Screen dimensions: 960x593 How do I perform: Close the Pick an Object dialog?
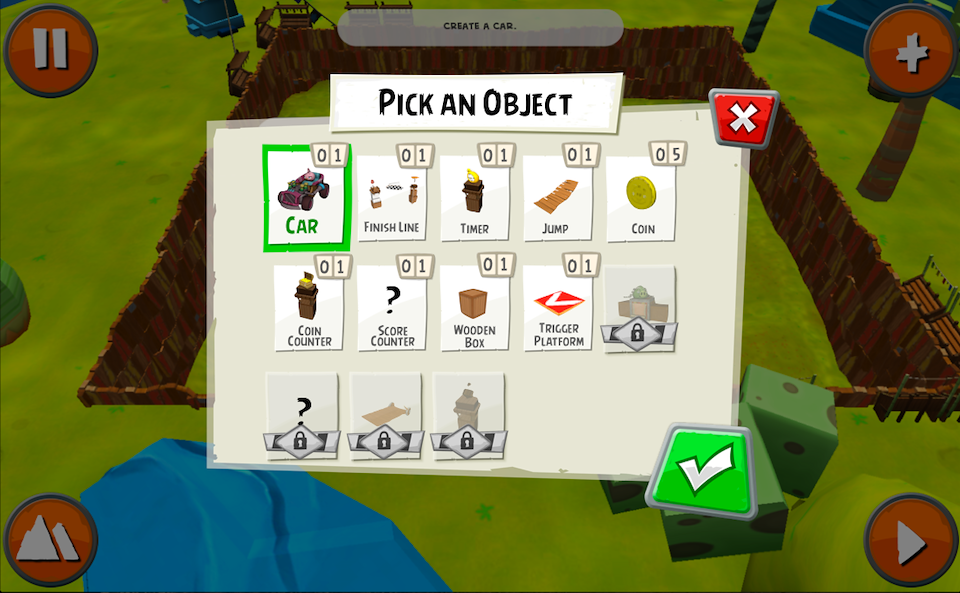743,119
